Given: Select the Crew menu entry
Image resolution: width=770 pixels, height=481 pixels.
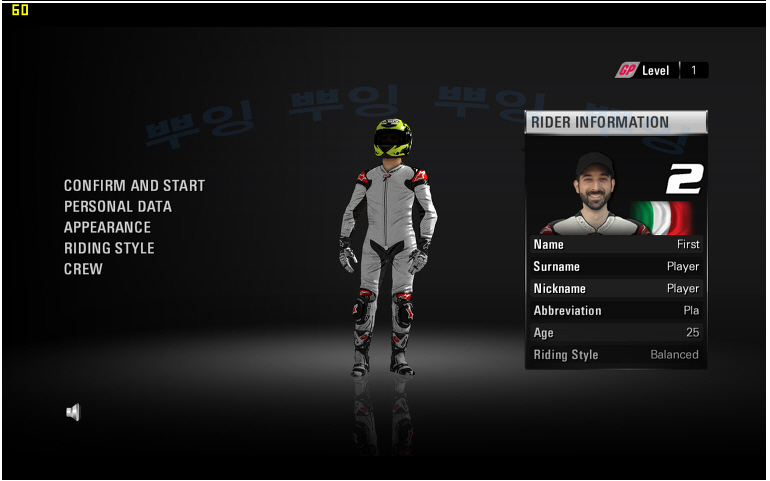Looking at the screenshot, I should pyautogui.click(x=83, y=270).
